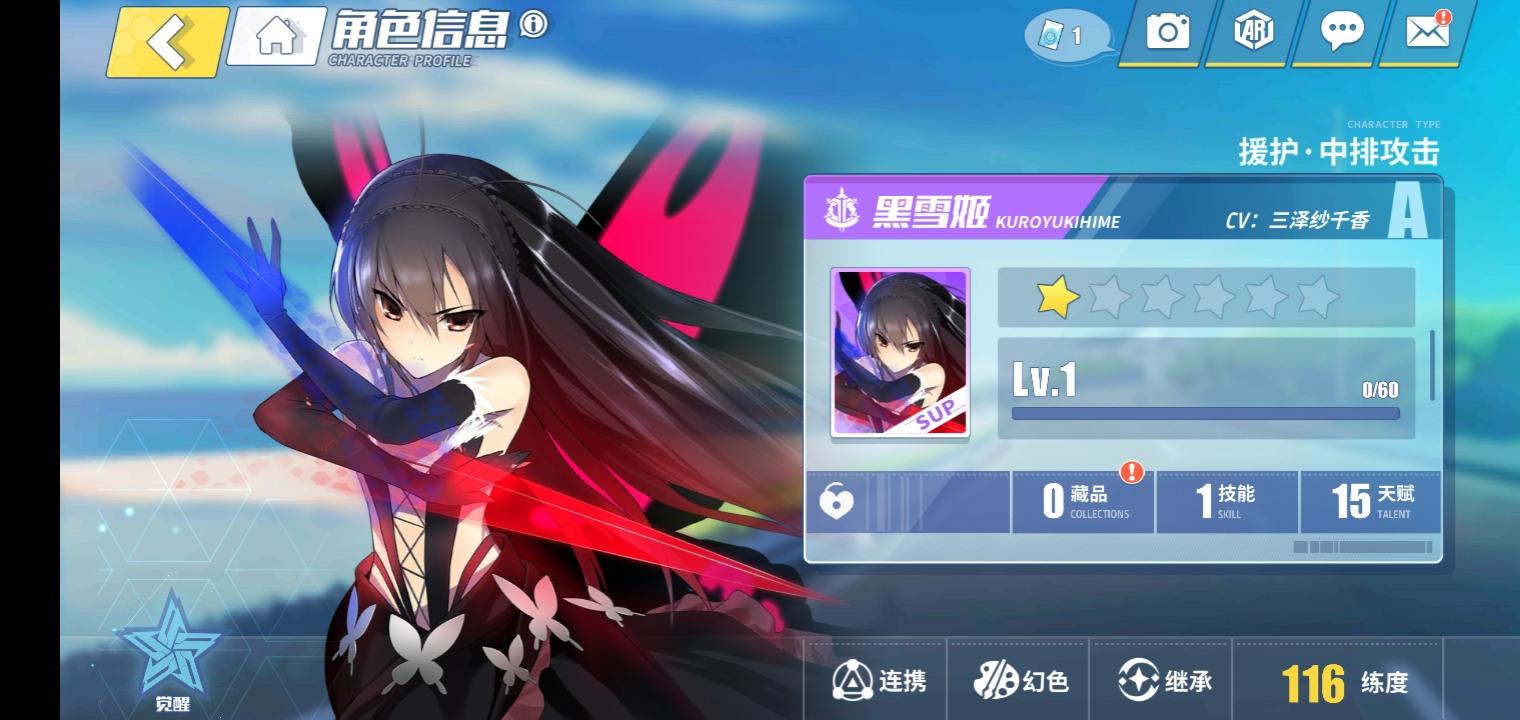Open the 藏品 Collections section with alert badge
This screenshot has height=720, width=1520.
tap(1082, 502)
